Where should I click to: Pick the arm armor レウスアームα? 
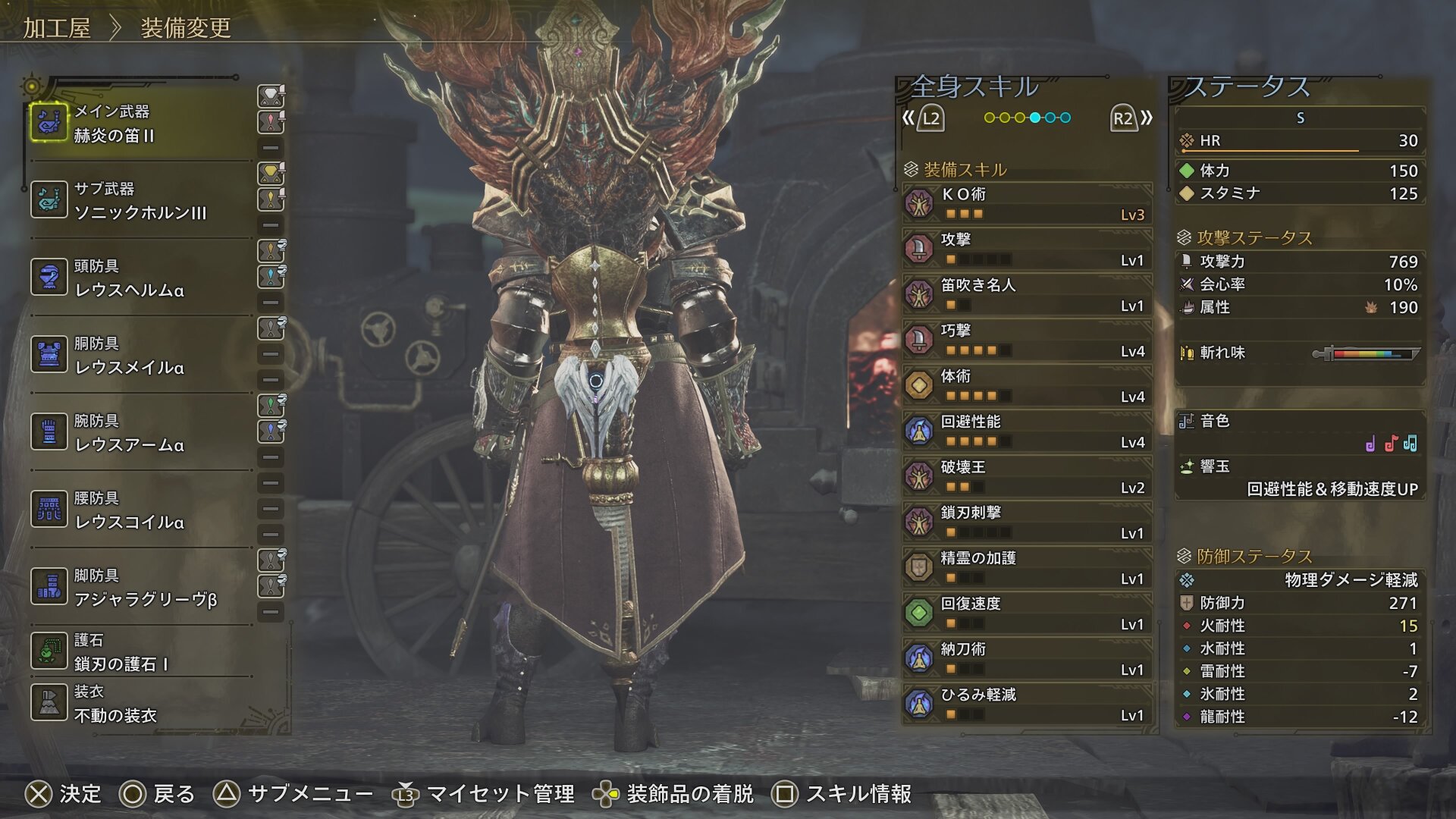click(140, 433)
